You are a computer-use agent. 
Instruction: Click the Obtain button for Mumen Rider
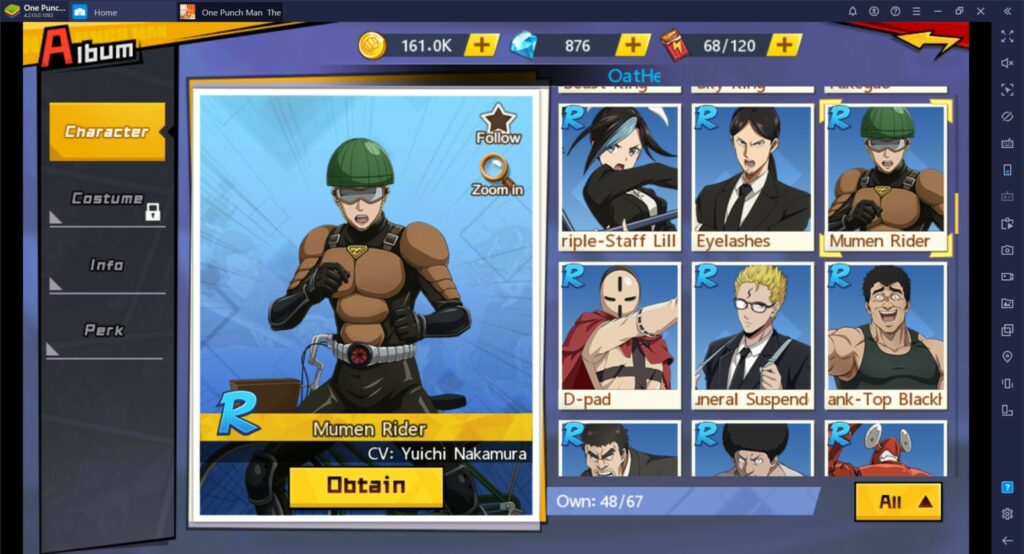(x=366, y=487)
